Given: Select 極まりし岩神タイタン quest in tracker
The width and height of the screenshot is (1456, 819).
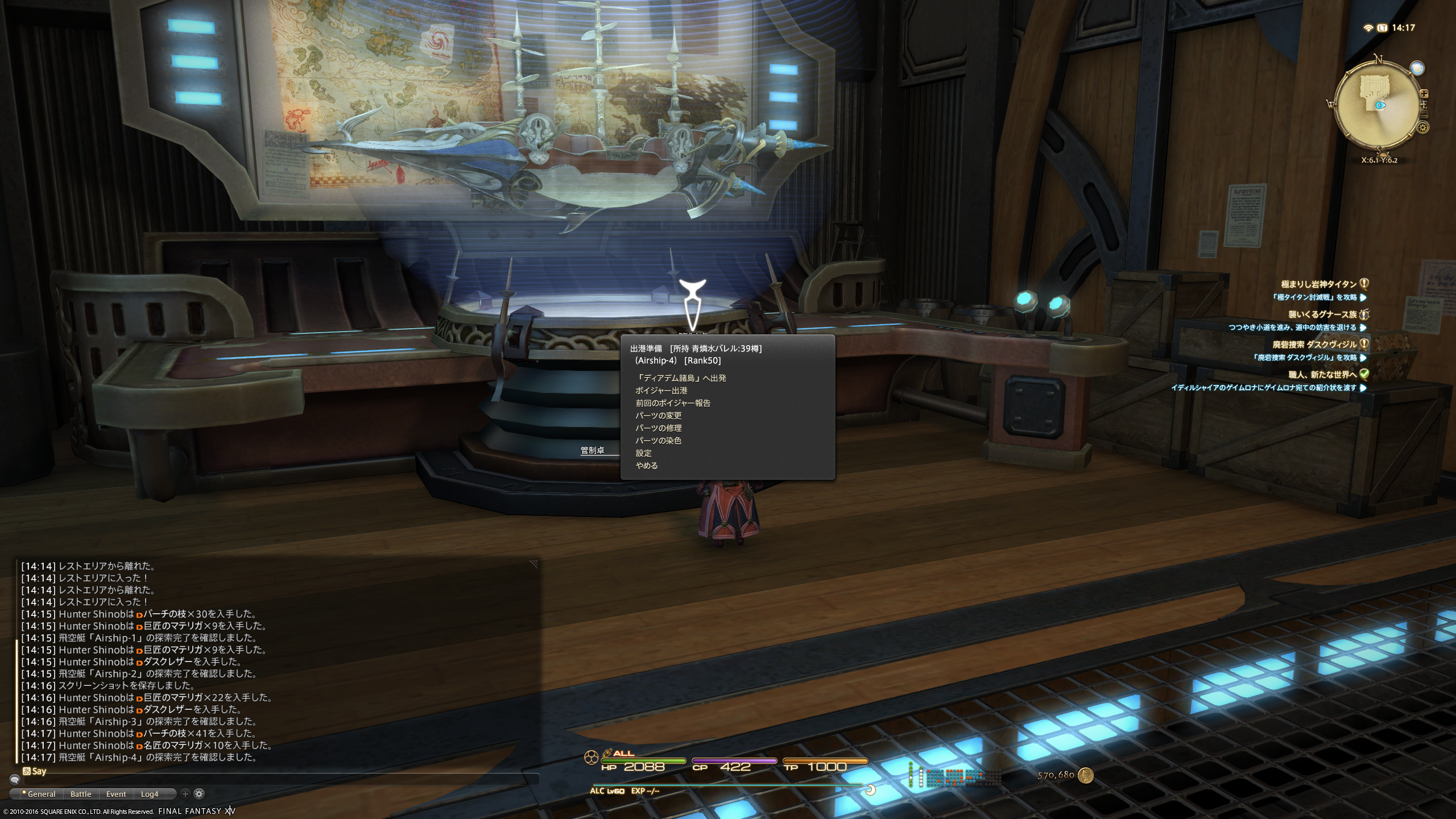Looking at the screenshot, I should tap(1318, 284).
